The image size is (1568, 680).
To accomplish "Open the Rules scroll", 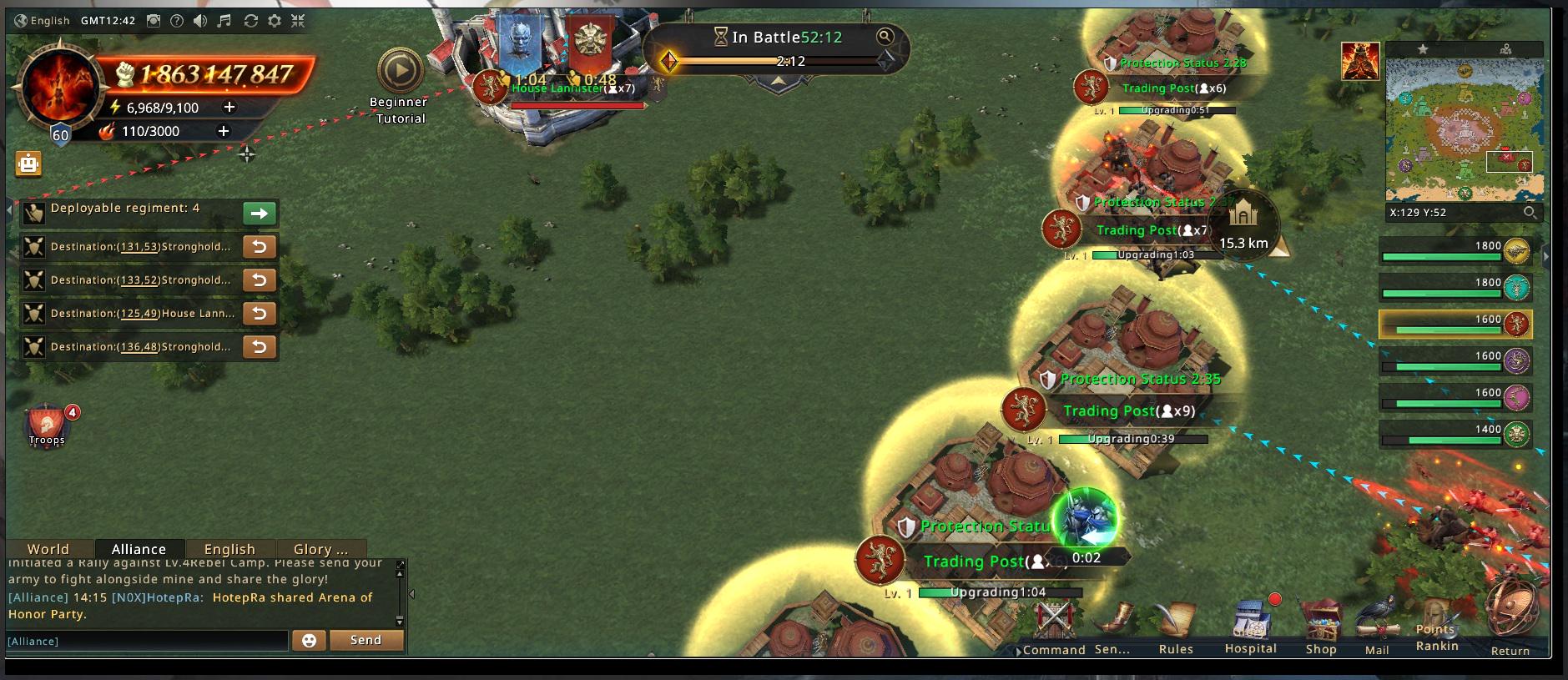I will pyautogui.click(x=1176, y=626).
